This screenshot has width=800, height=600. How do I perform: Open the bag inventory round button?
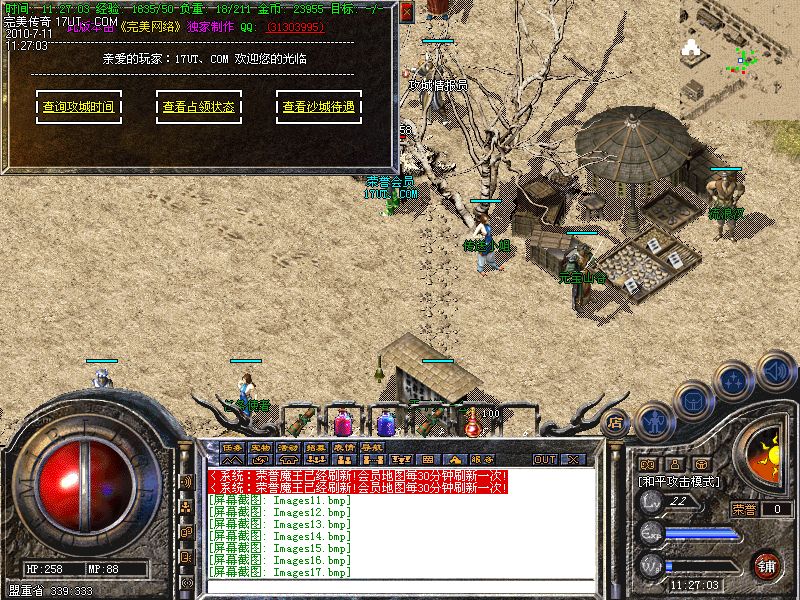point(693,400)
